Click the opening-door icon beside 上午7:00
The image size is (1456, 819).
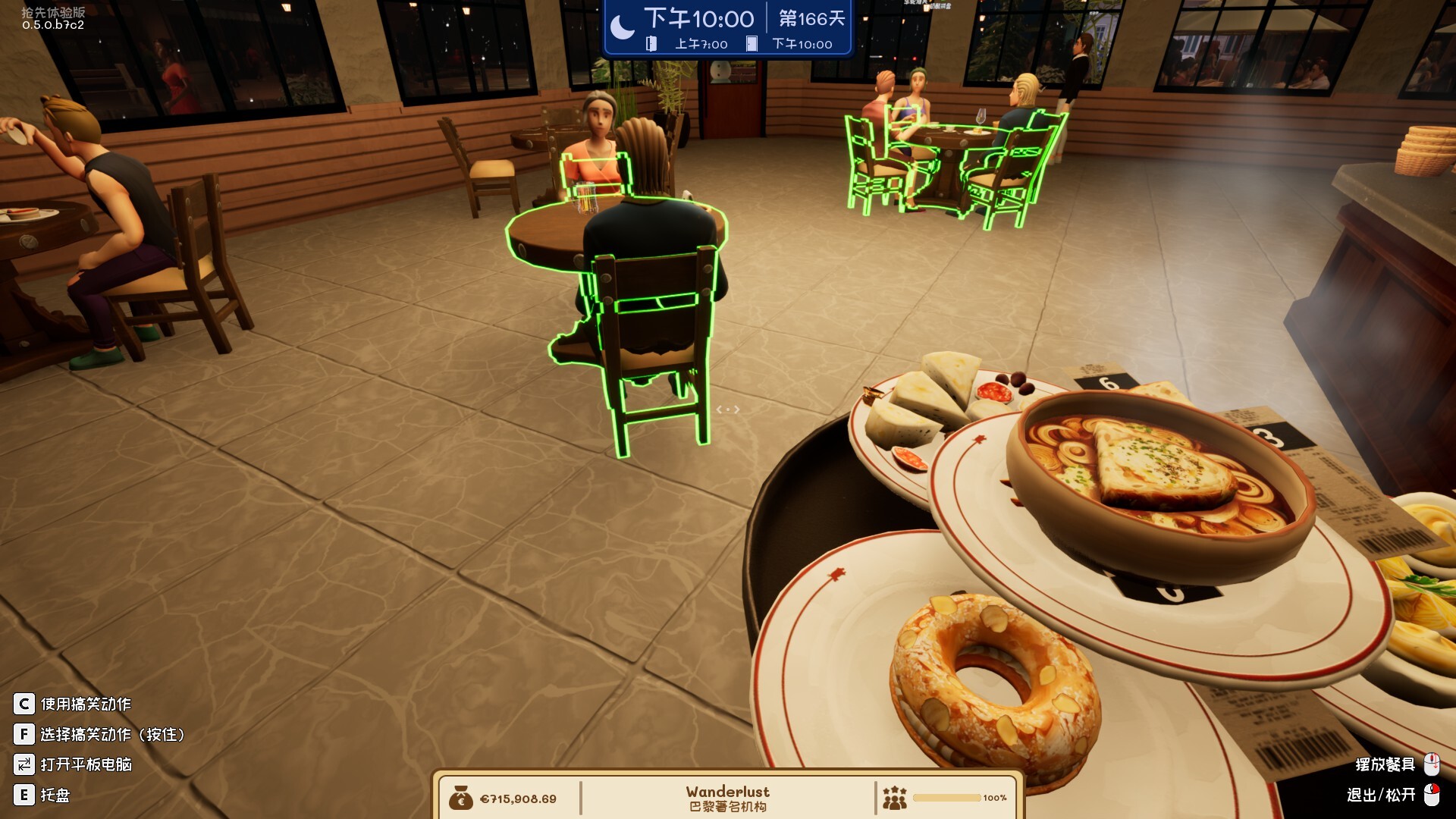(649, 45)
